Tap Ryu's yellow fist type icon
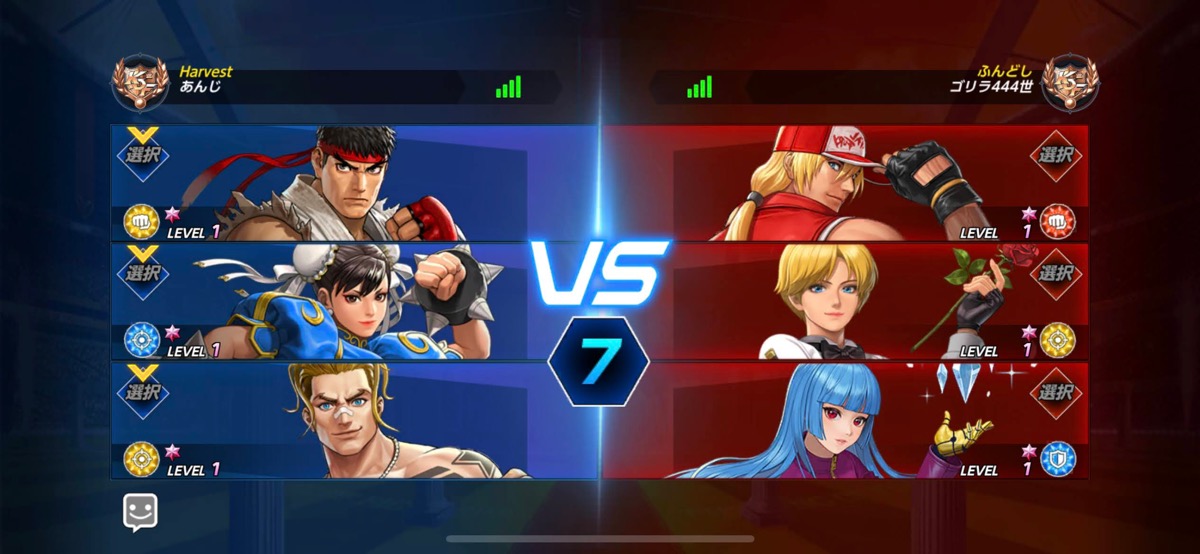 click(140, 221)
